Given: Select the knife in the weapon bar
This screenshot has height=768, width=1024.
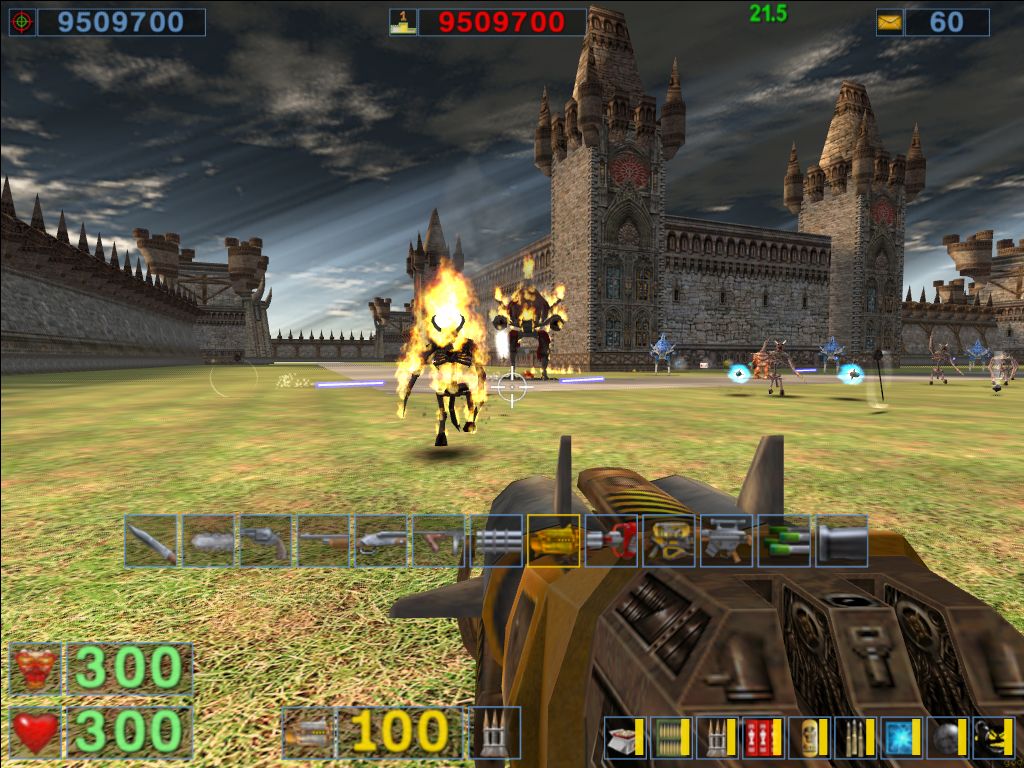Looking at the screenshot, I should pyautogui.click(x=151, y=541).
